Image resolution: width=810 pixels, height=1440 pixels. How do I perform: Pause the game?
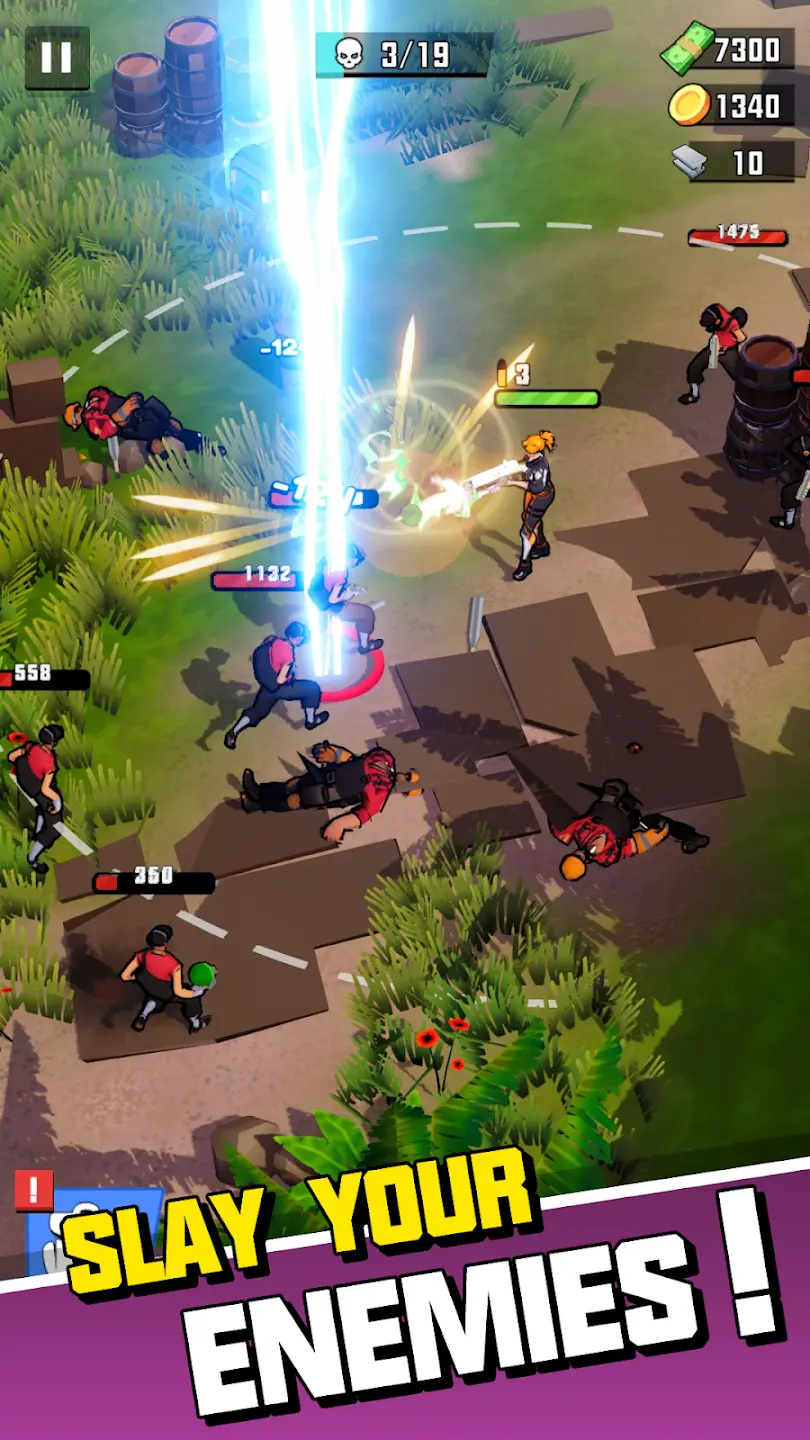pos(57,58)
